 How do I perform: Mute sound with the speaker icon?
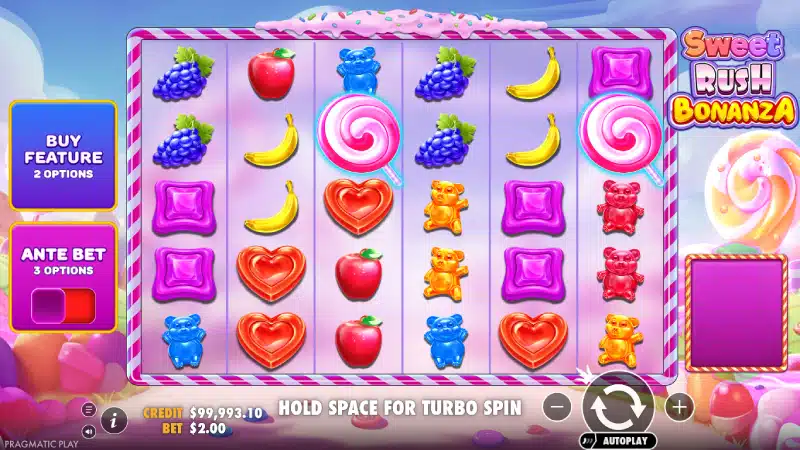88,431
